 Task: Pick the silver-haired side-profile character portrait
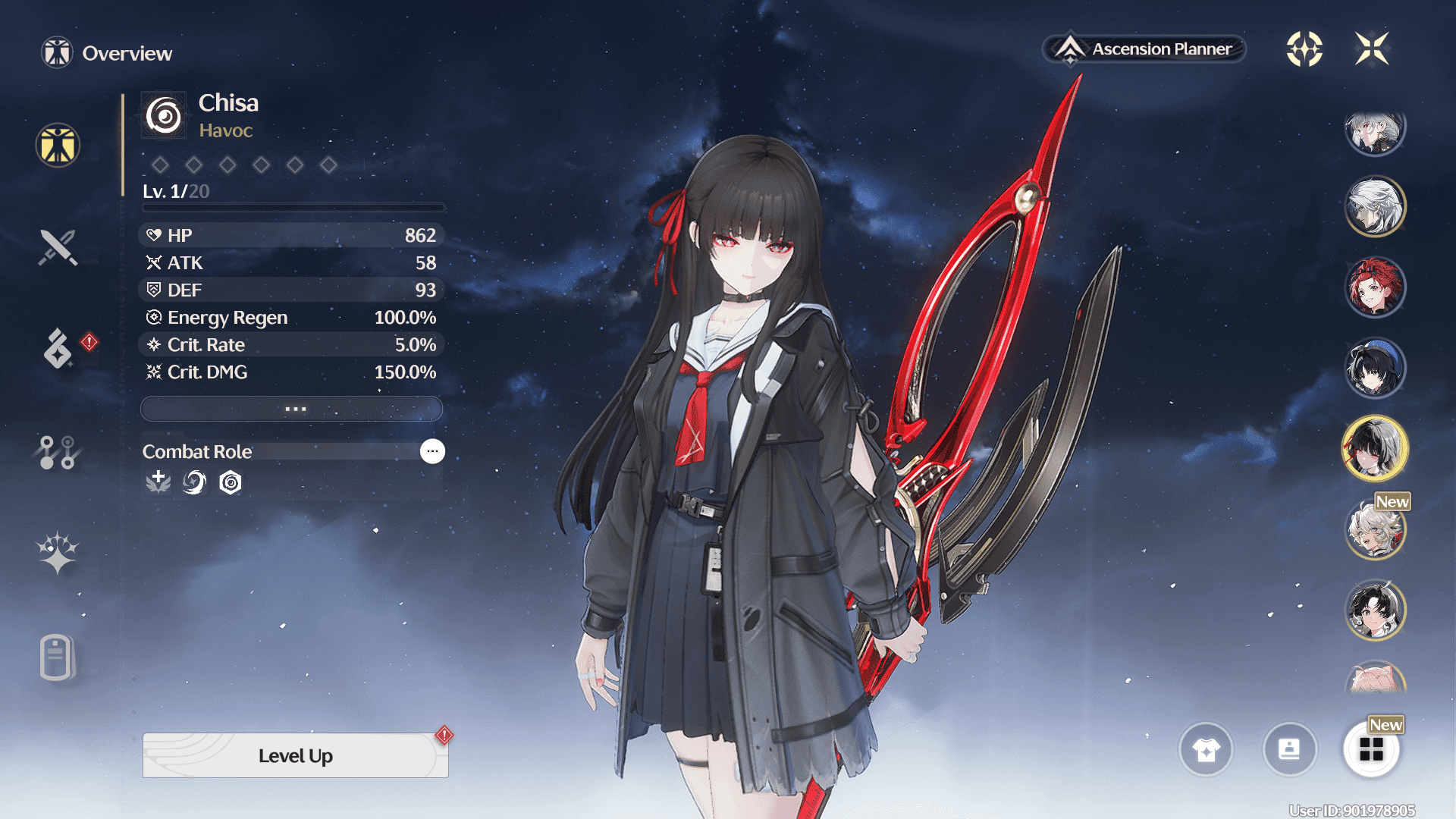(x=1375, y=206)
